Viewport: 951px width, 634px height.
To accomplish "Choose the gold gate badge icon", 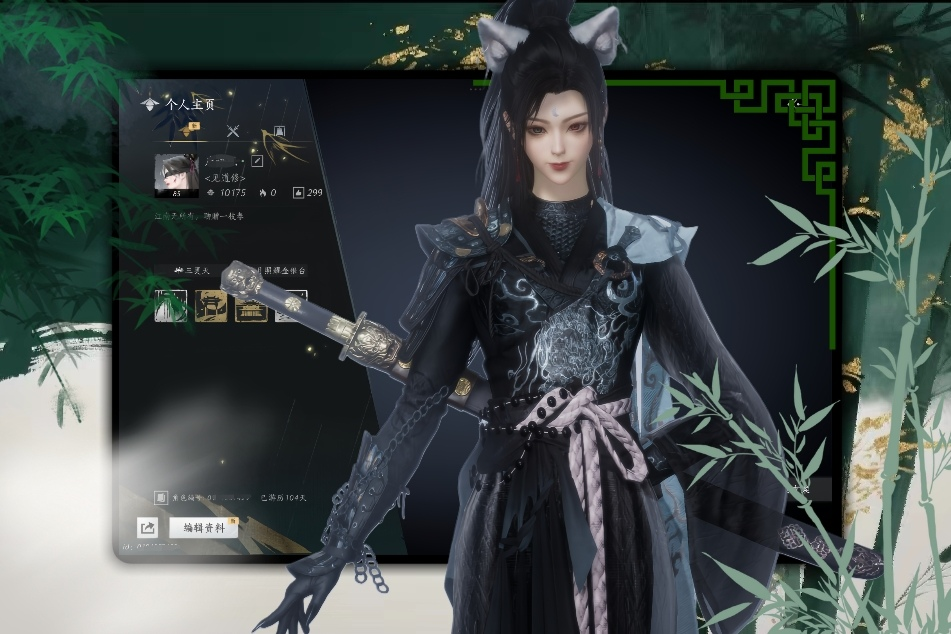I will tap(210, 306).
